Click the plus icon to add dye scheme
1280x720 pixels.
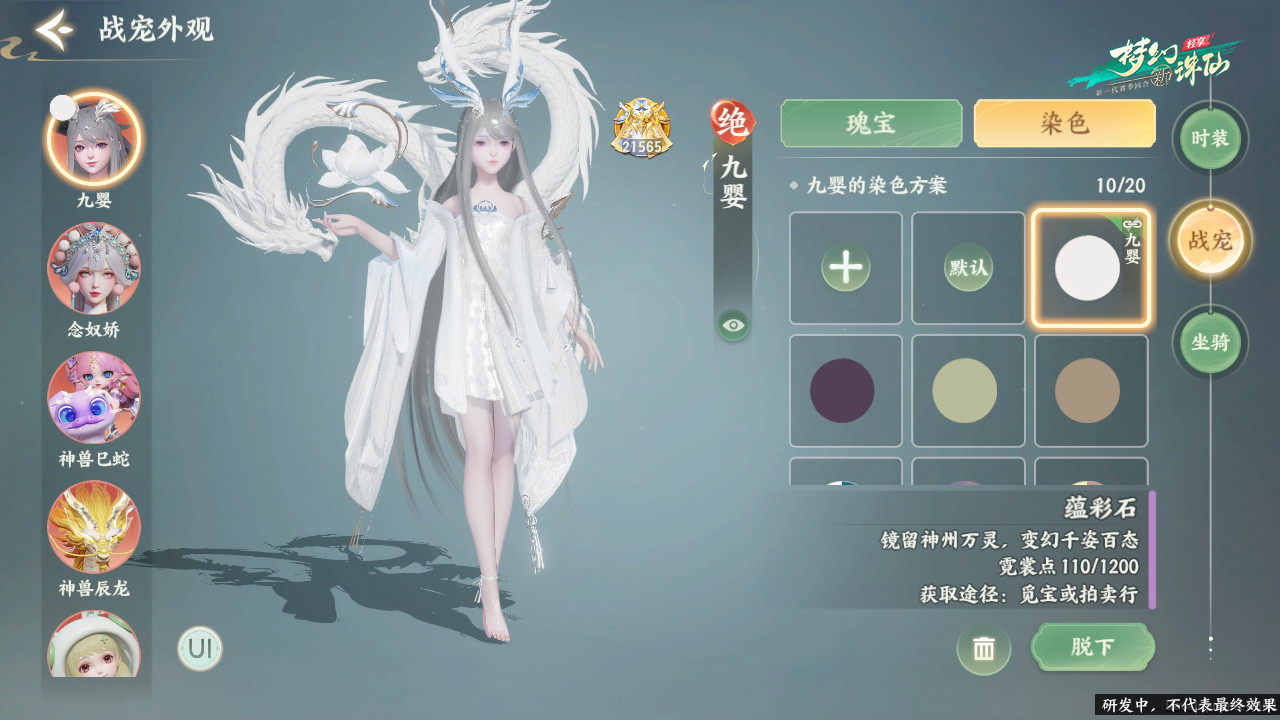(x=845, y=268)
